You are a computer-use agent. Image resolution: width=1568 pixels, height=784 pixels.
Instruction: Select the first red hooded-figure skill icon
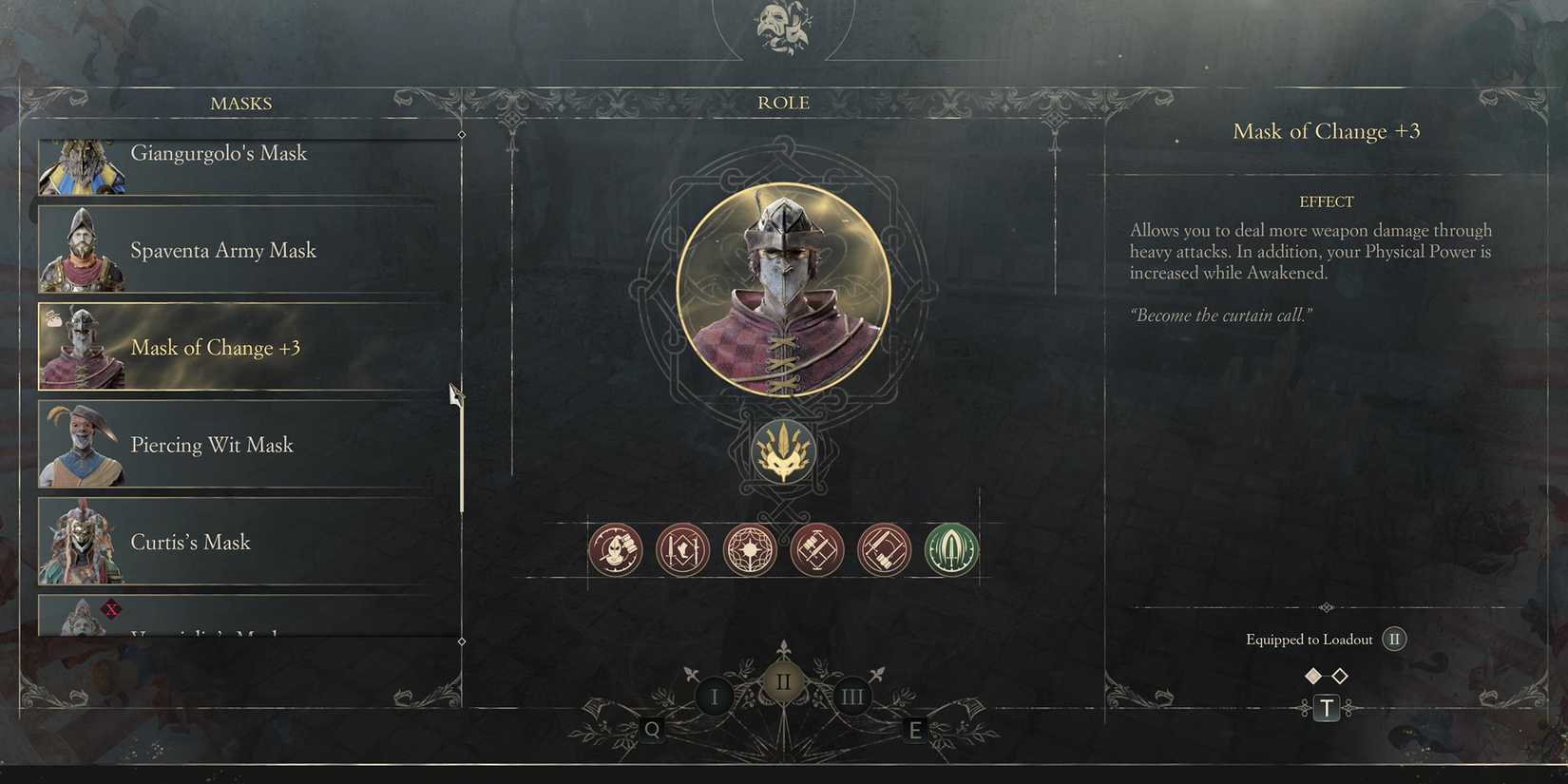(x=615, y=549)
